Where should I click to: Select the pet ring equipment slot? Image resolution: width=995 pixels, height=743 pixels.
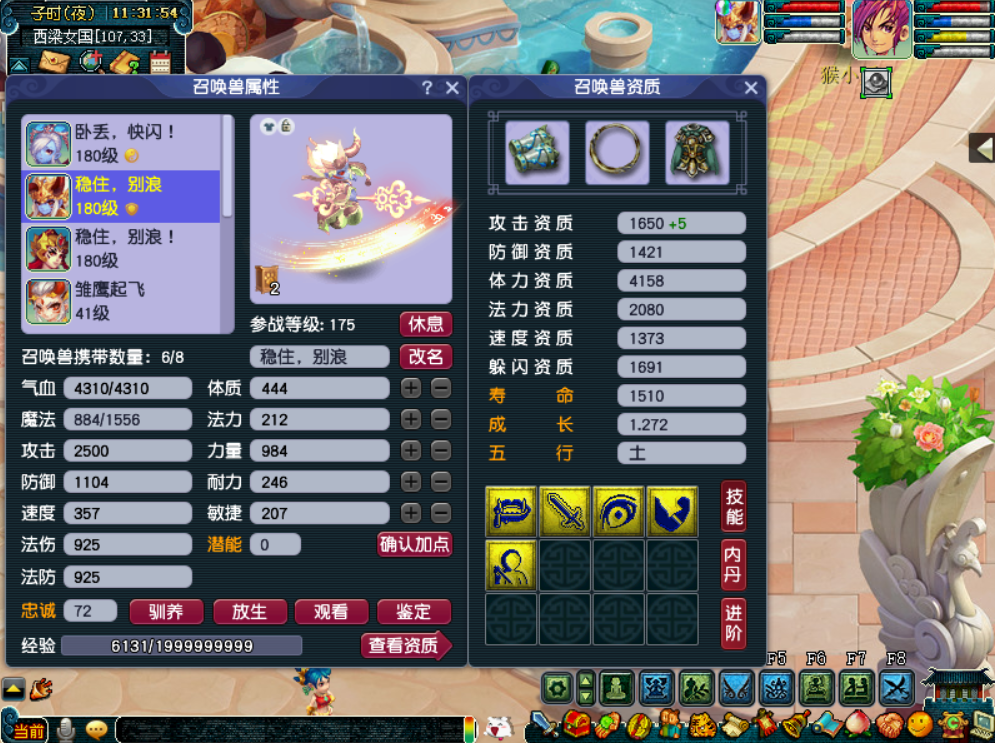pyautogui.click(x=617, y=153)
